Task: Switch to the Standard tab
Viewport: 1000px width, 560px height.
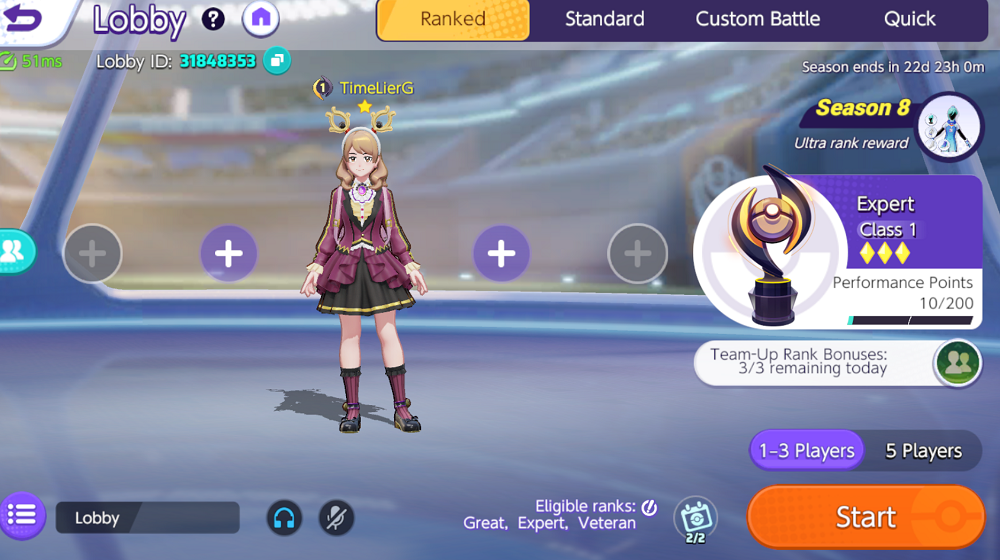Action: coord(604,20)
